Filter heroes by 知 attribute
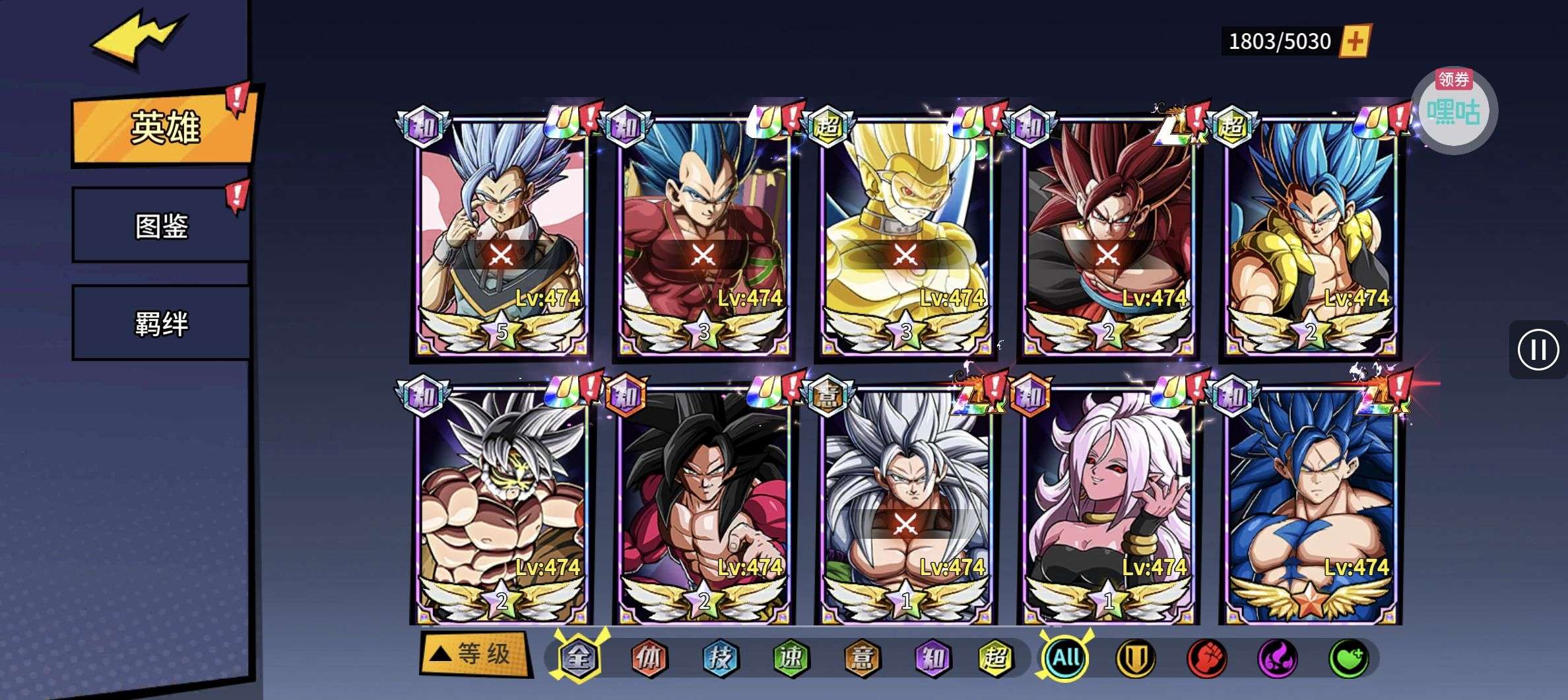 click(x=931, y=658)
